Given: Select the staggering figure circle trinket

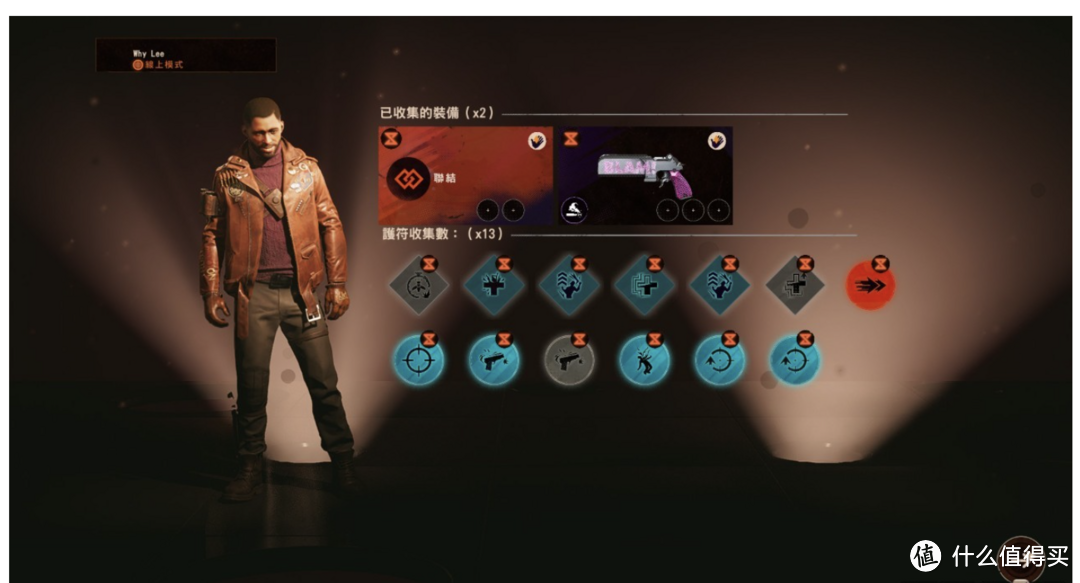Looking at the screenshot, I should pos(644,358).
